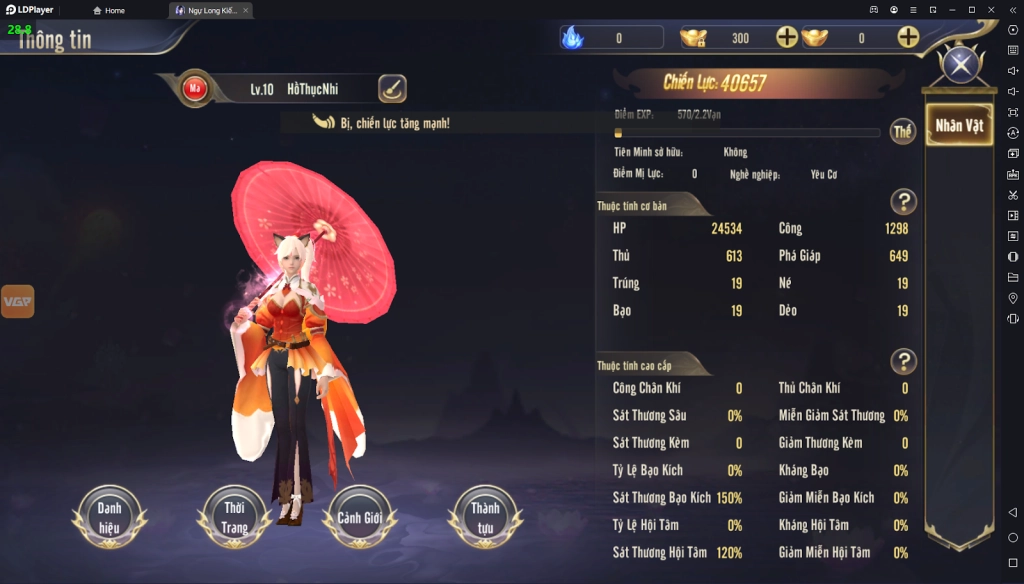This screenshot has height=584, width=1024.
Task: Click the Thẻ button by EXP bar
Action: pyautogui.click(x=903, y=132)
